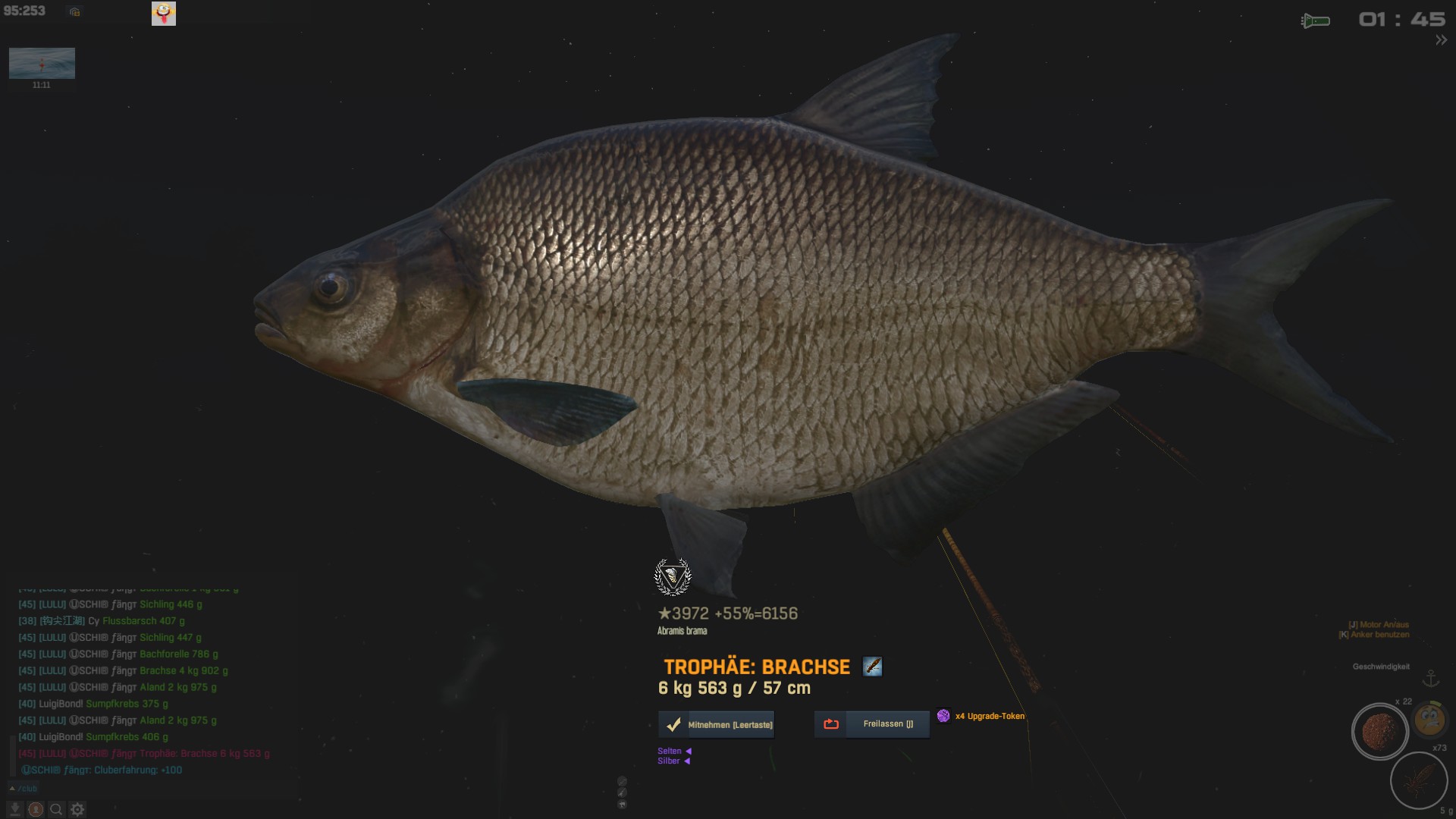Open the /club chat channel selector
The width and height of the screenshot is (1456, 819).
[23, 789]
